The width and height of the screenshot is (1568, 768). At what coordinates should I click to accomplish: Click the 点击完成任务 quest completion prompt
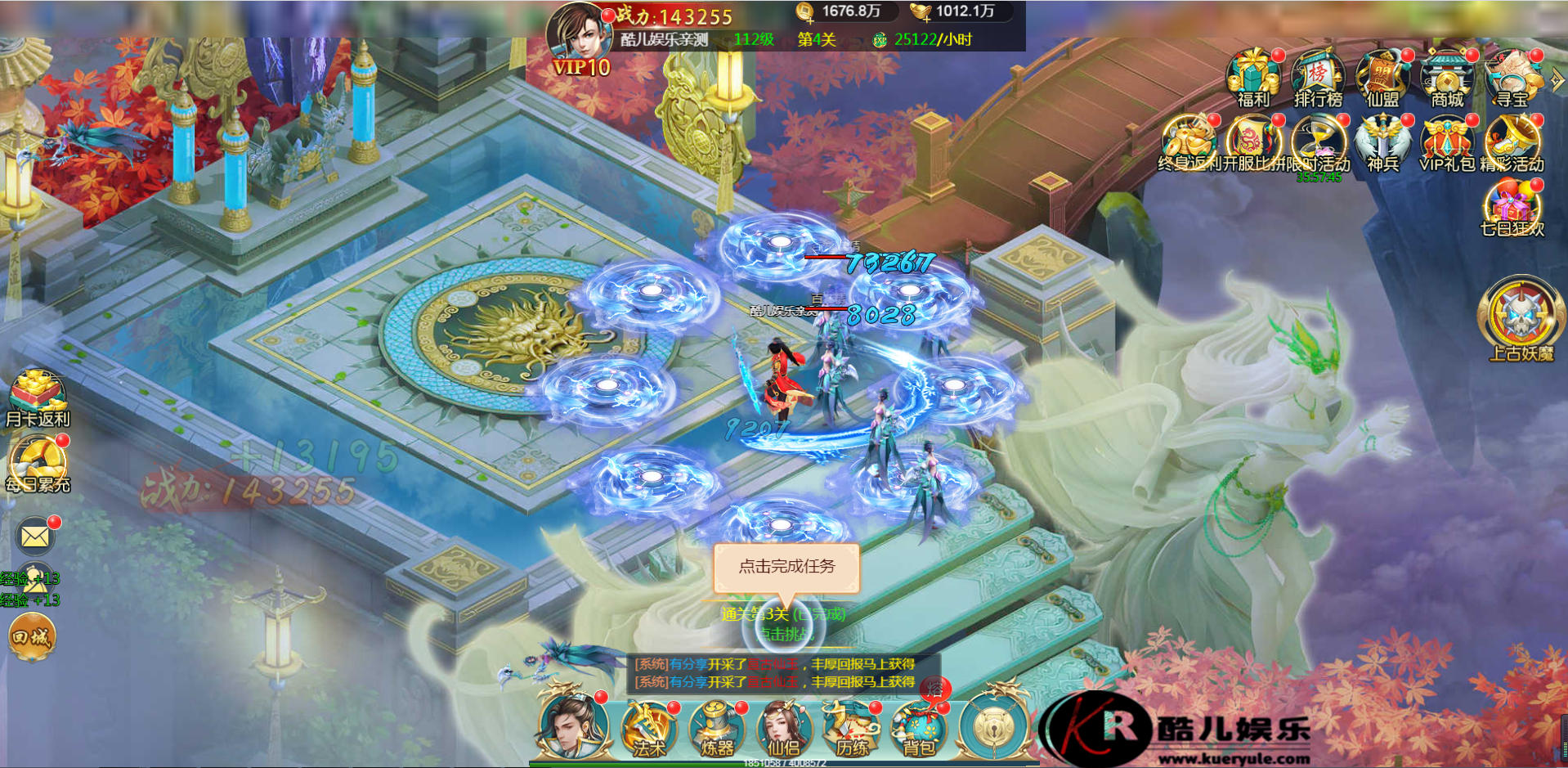click(786, 567)
